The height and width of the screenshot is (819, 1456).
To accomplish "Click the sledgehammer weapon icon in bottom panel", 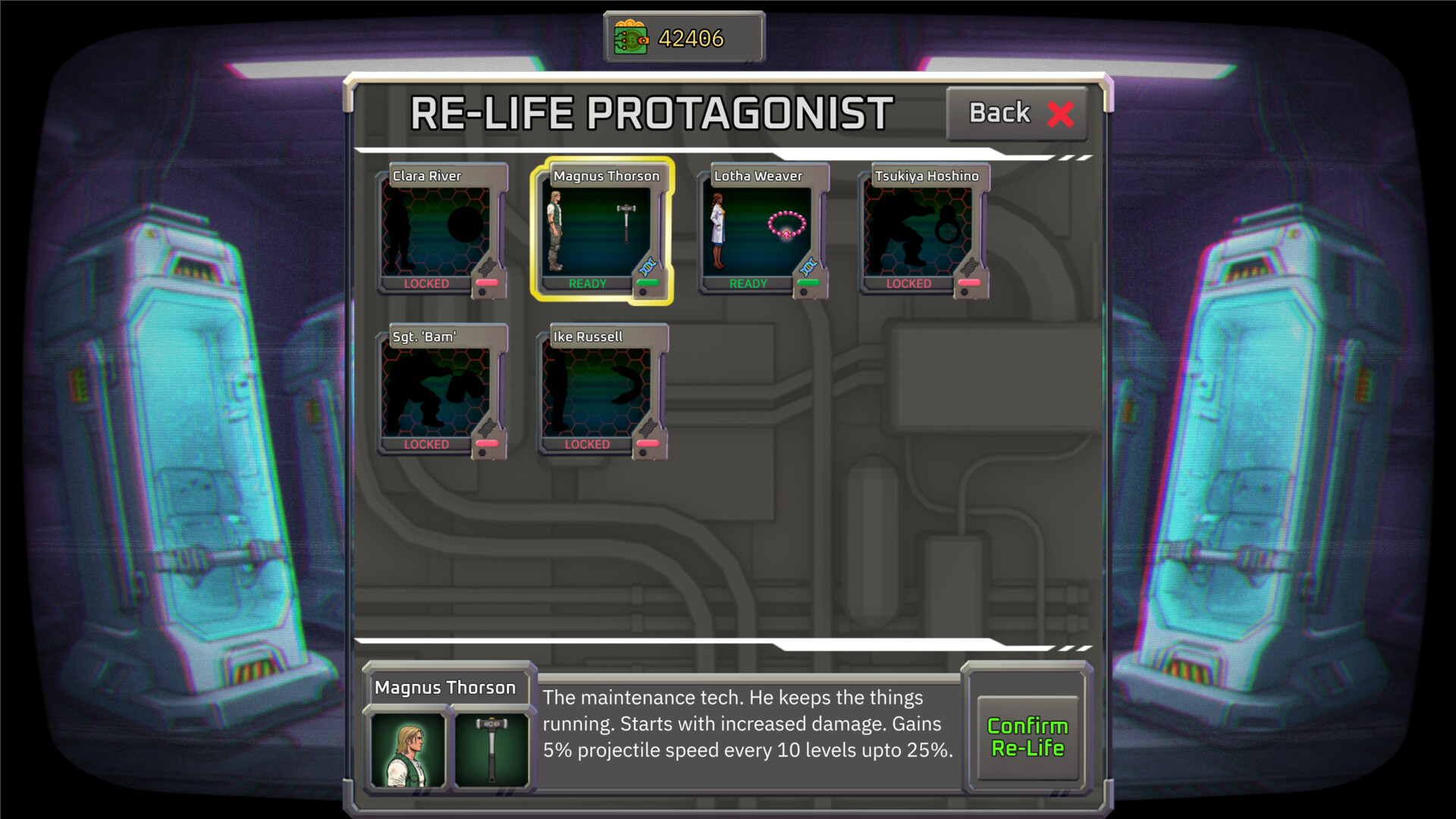I will [491, 751].
